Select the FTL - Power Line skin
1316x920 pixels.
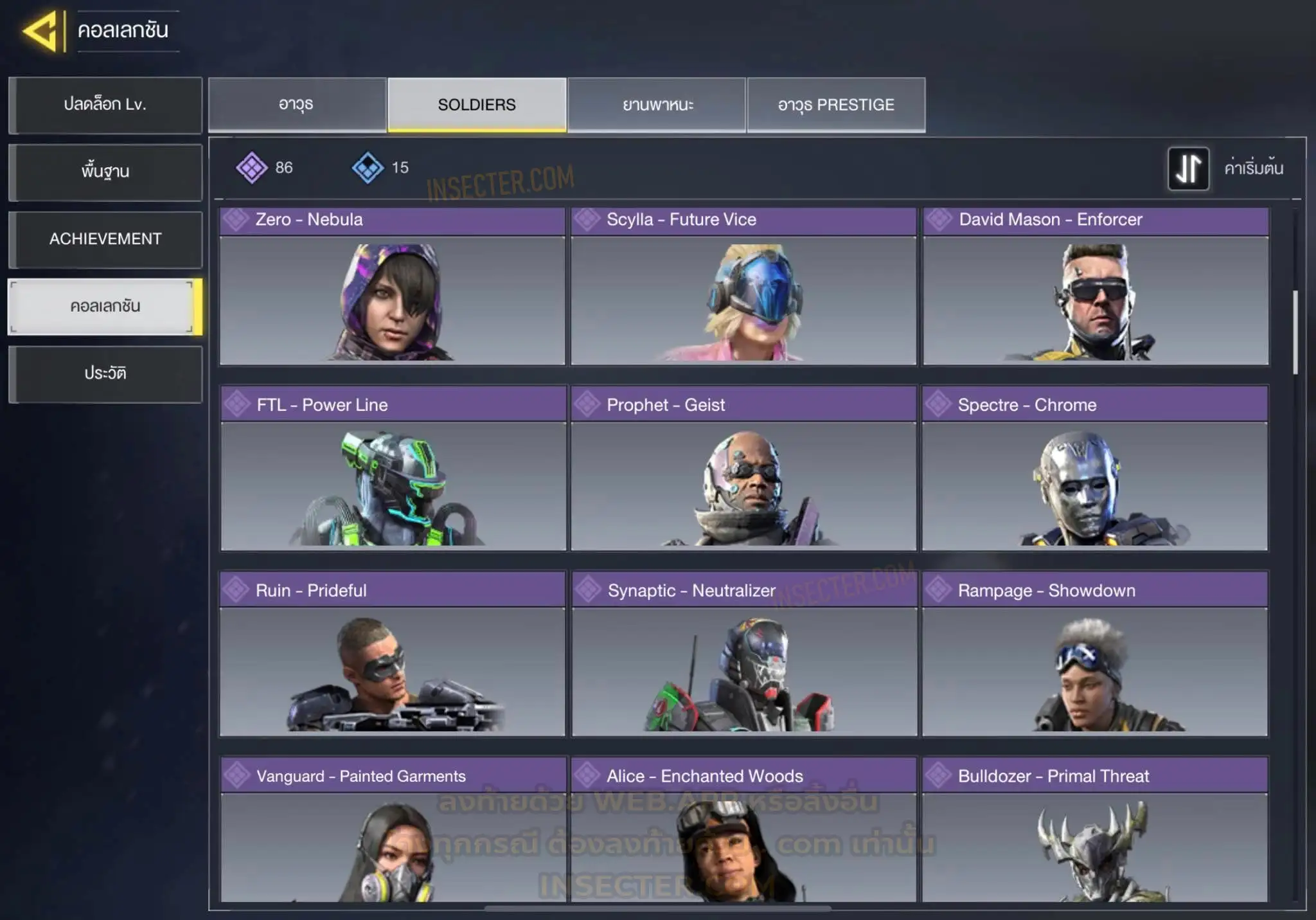393,469
